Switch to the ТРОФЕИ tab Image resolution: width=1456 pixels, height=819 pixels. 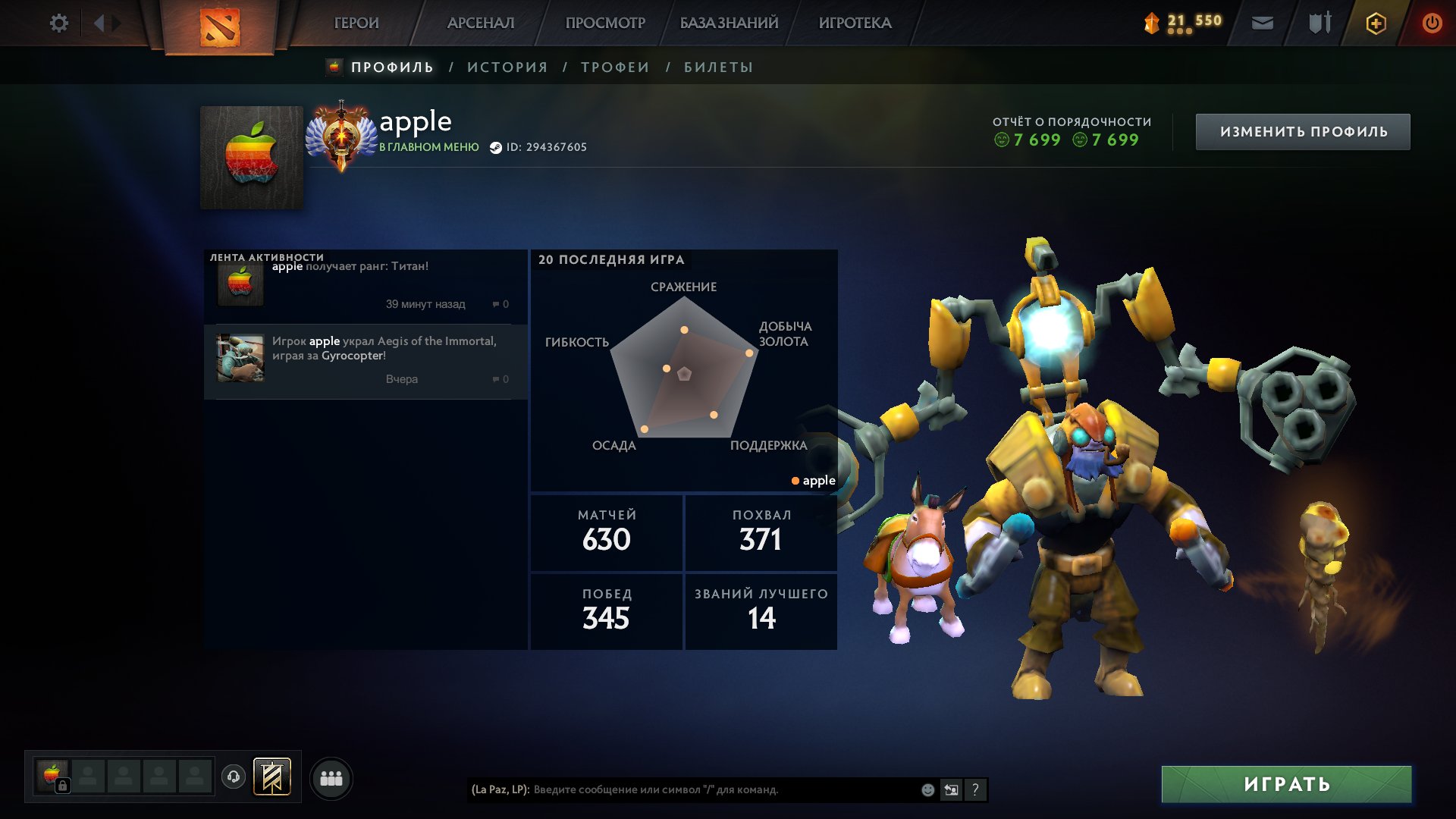(615, 67)
